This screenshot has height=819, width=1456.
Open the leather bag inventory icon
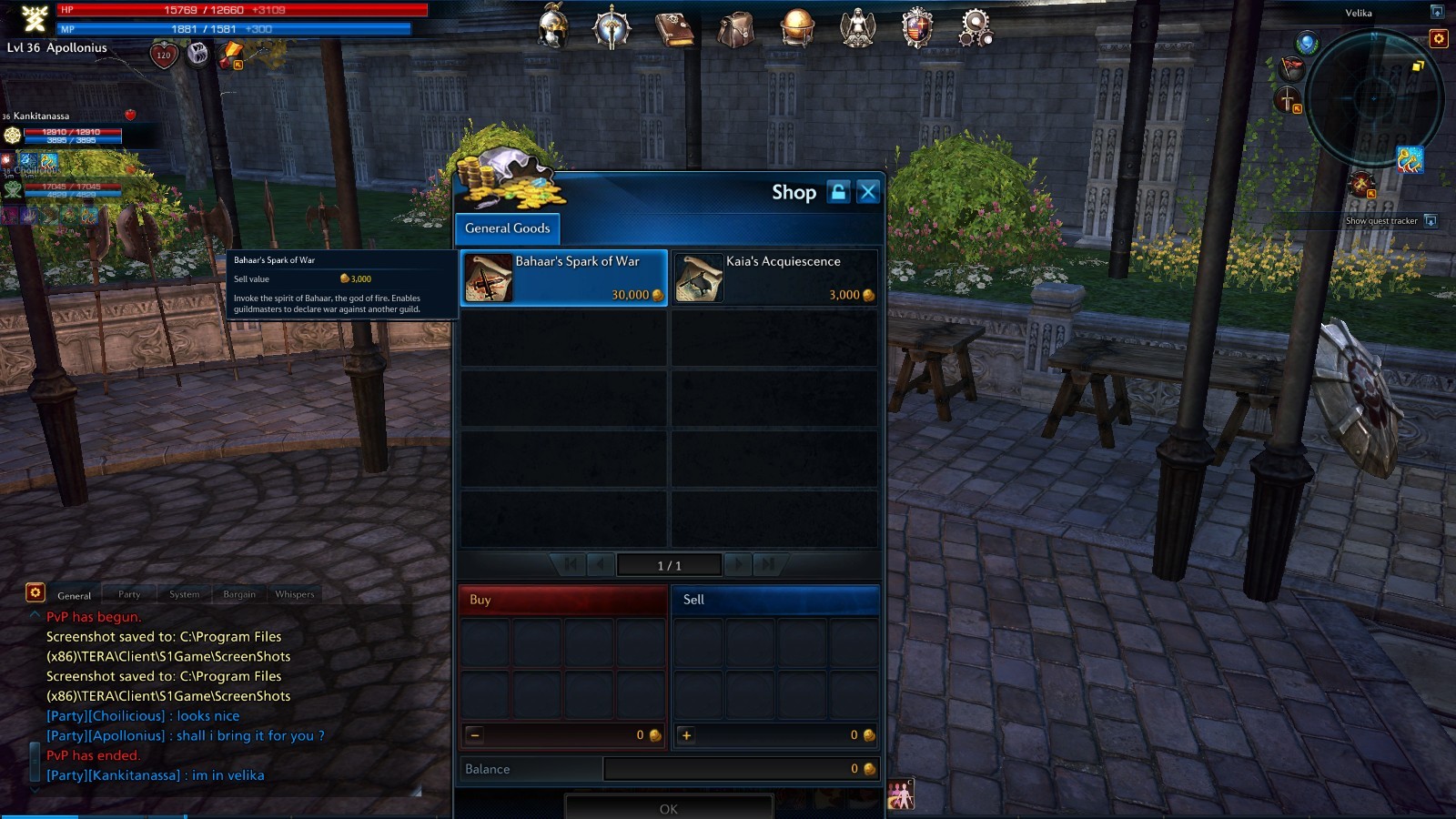tap(734, 28)
